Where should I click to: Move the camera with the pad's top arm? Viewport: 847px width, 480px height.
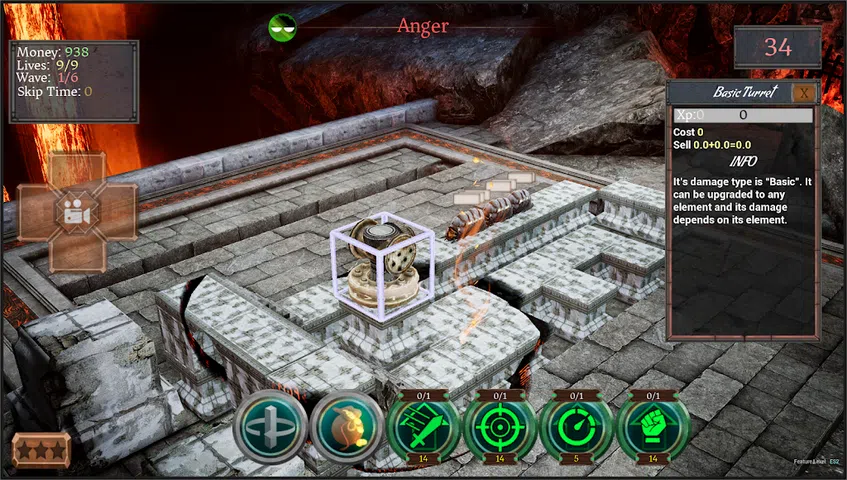point(76,171)
